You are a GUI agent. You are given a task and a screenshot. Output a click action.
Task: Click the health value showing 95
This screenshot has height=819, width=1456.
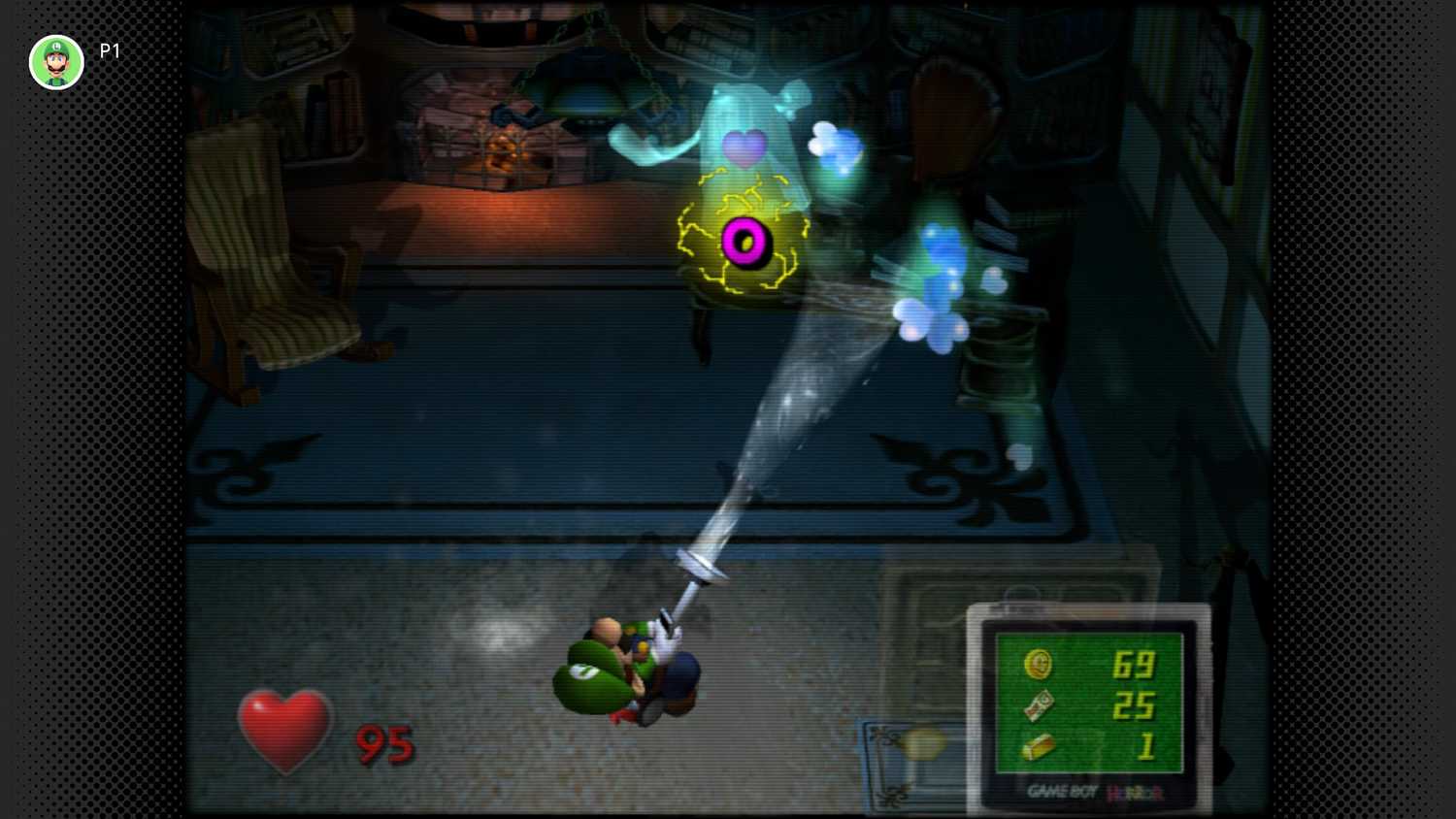[x=385, y=745]
